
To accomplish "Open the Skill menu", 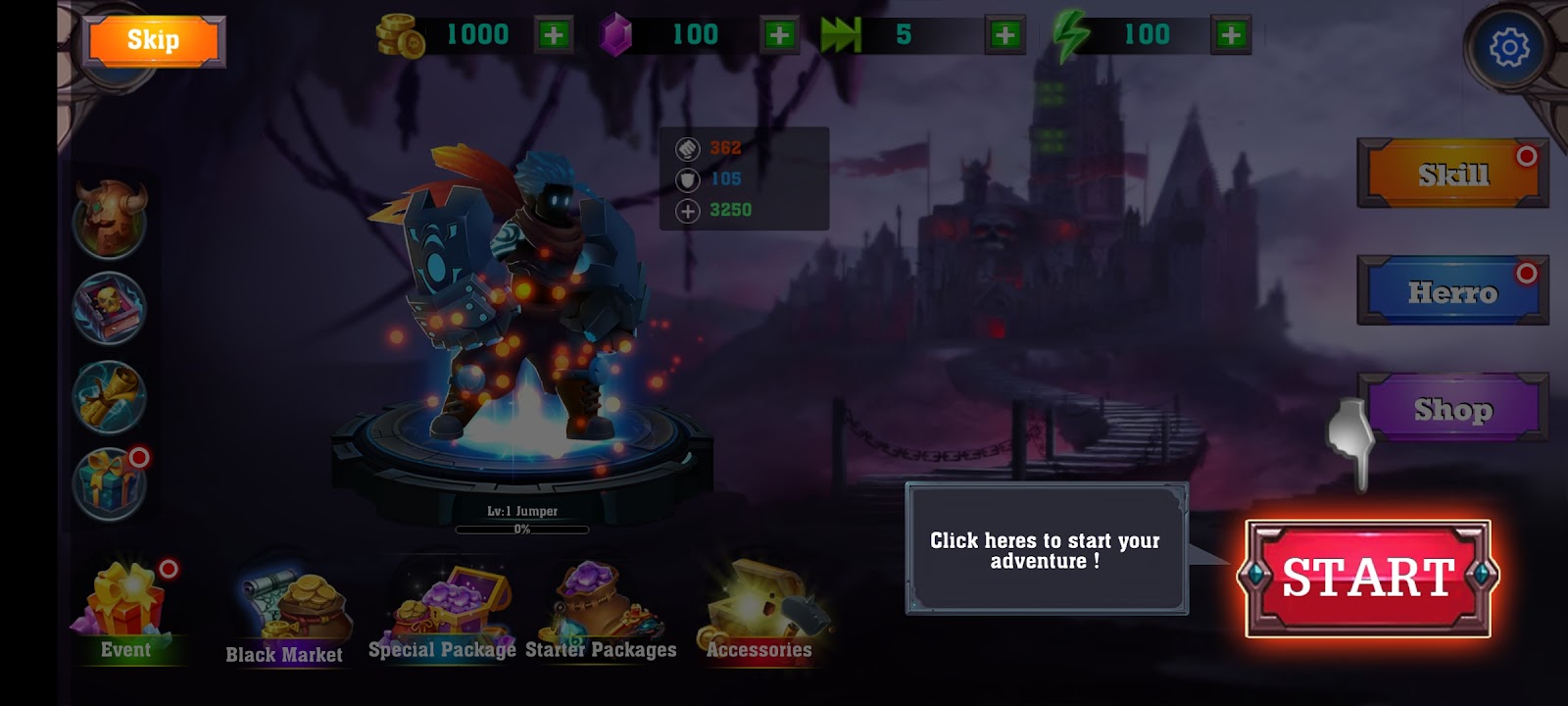I will [1451, 175].
